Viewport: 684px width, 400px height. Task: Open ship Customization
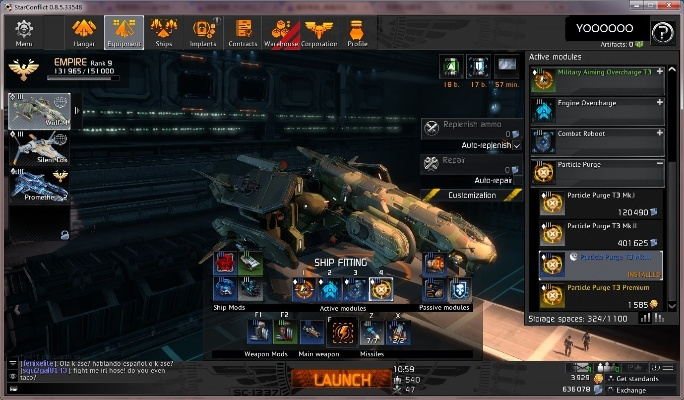click(x=471, y=195)
